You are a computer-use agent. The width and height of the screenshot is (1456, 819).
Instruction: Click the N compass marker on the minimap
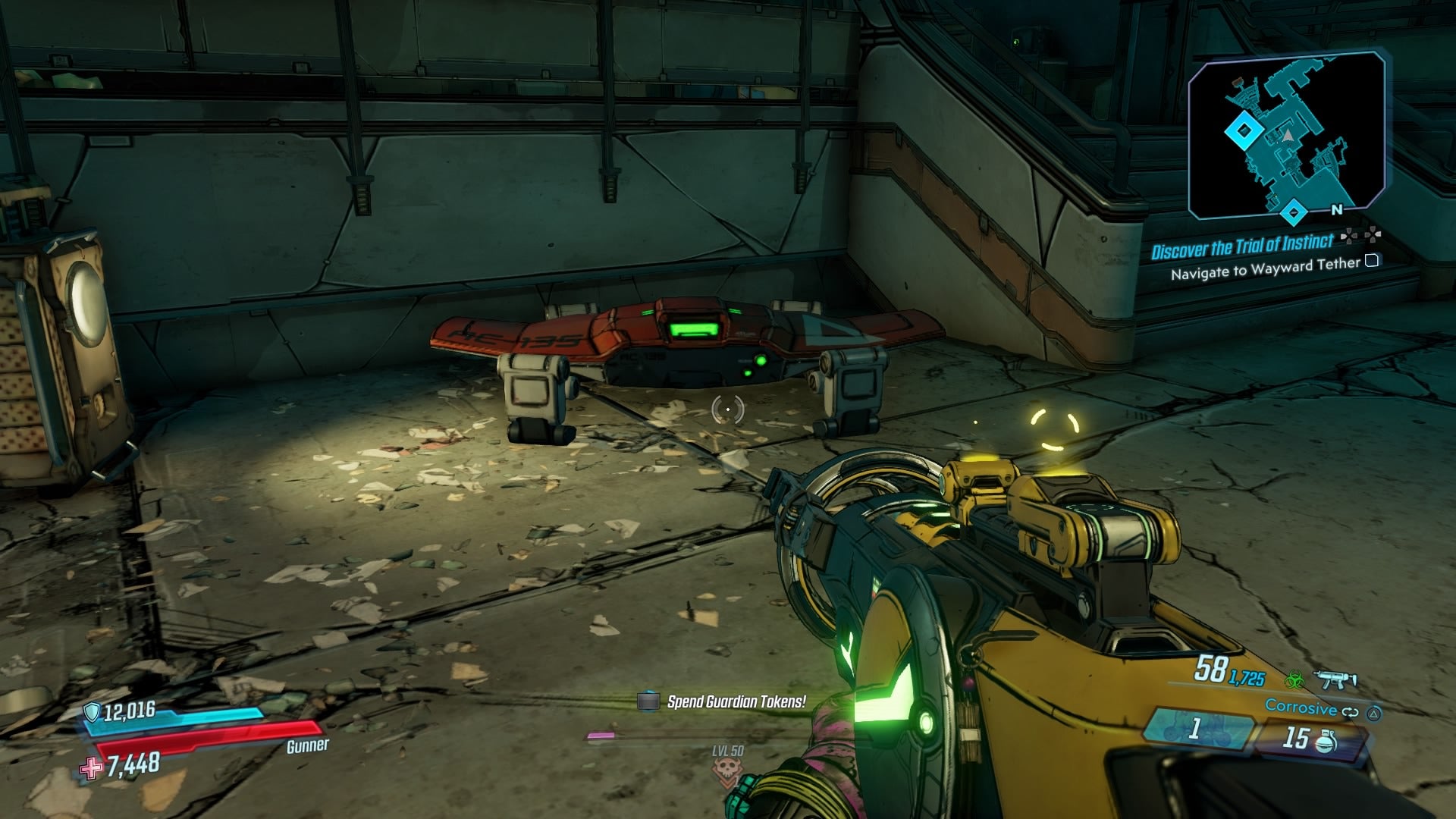[1337, 209]
